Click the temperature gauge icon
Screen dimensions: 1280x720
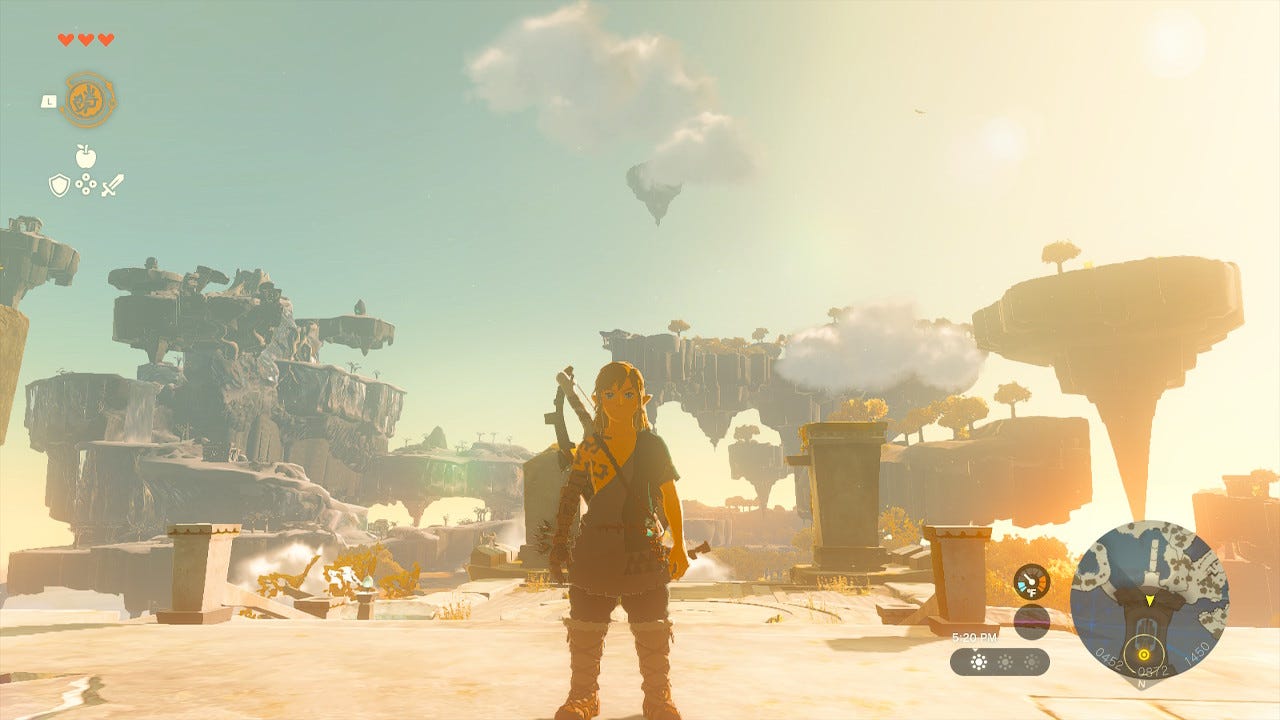(x=1031, y=582)
